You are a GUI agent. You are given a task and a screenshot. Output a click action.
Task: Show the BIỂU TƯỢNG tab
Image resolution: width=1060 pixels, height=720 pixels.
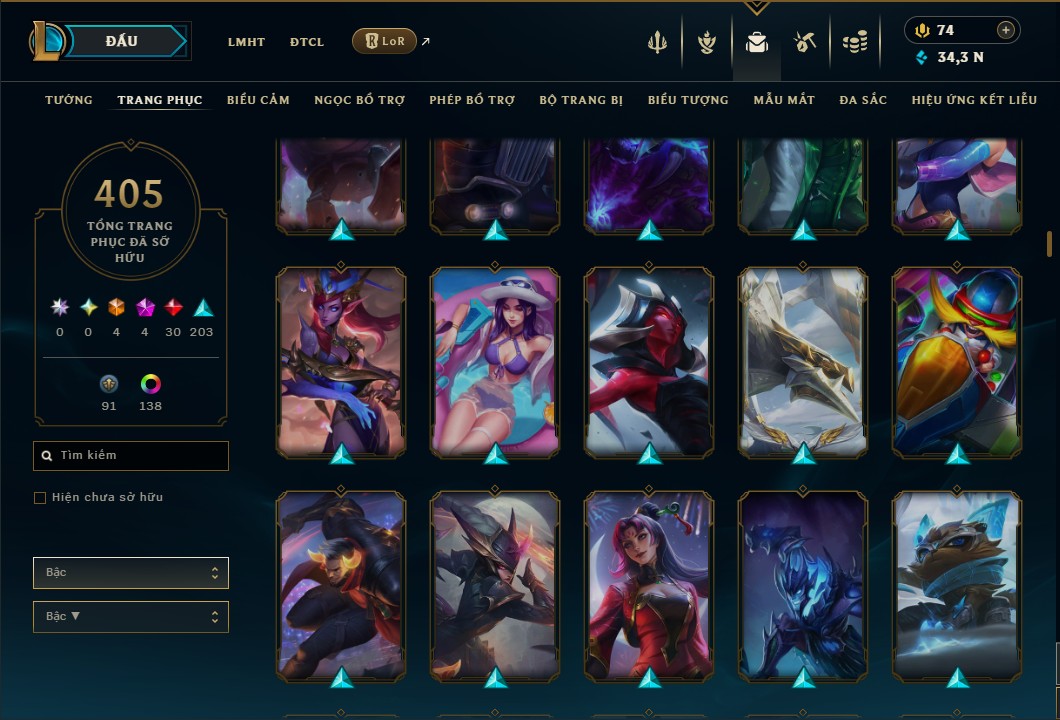[688, 100]
